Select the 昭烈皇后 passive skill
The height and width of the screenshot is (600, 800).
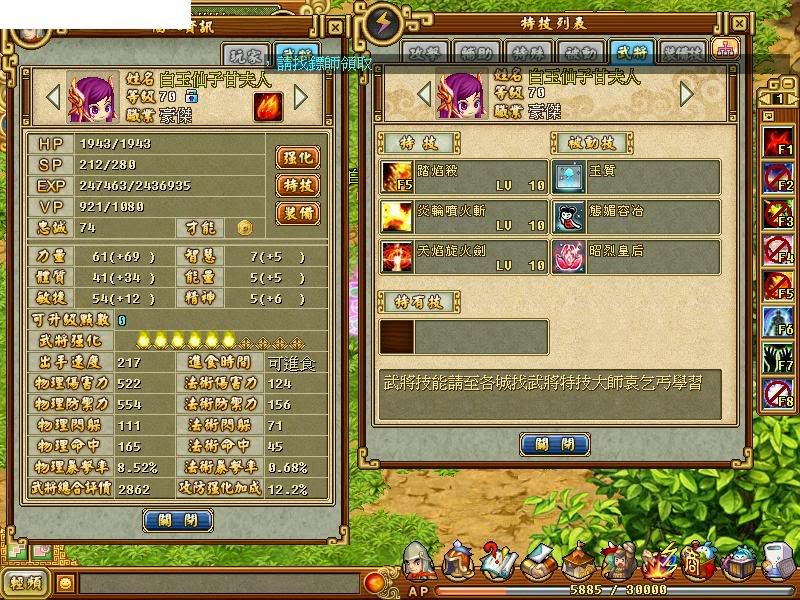click(x=636, y=255)
